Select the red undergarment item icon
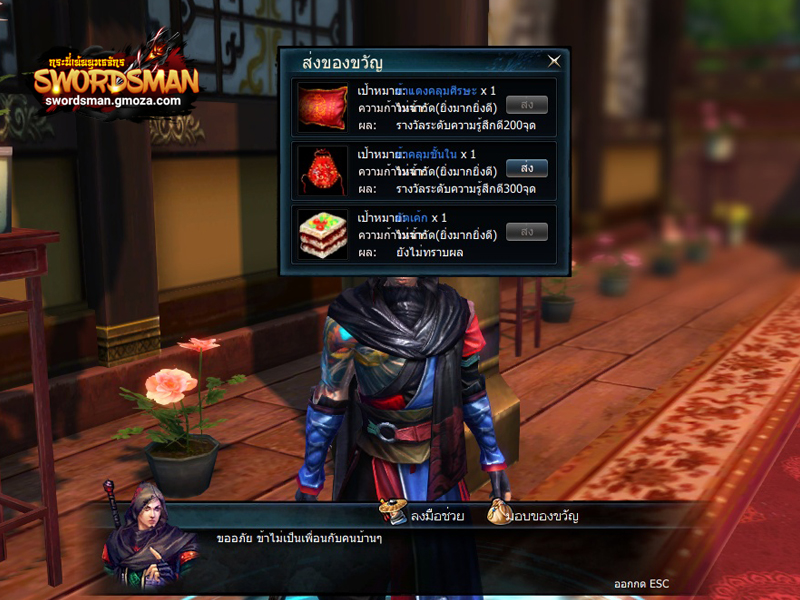The width and height of the screenshot is (800, 600). (x=322, y=171)
